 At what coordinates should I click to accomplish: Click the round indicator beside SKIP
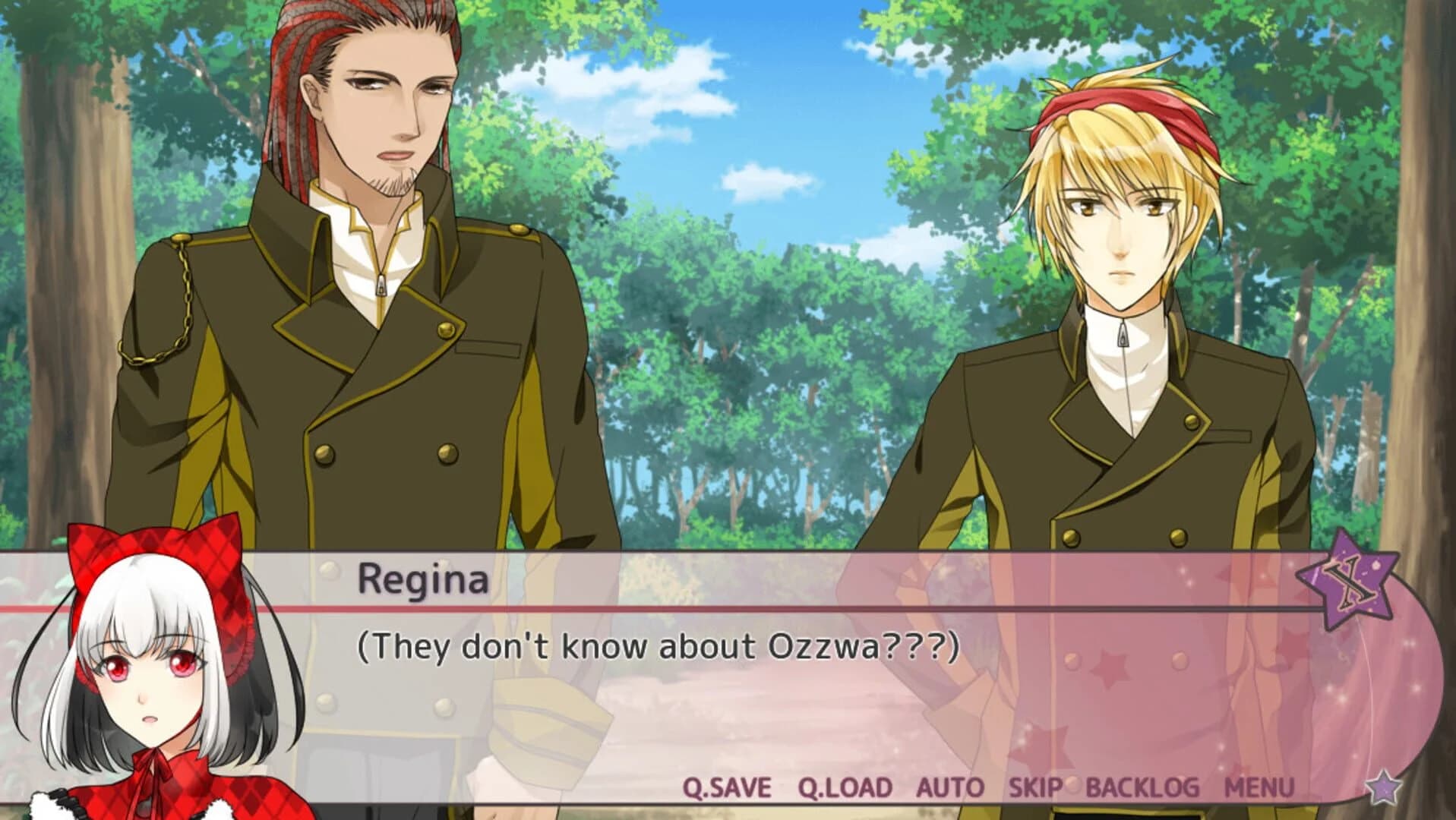click(x=1072, y=785)
